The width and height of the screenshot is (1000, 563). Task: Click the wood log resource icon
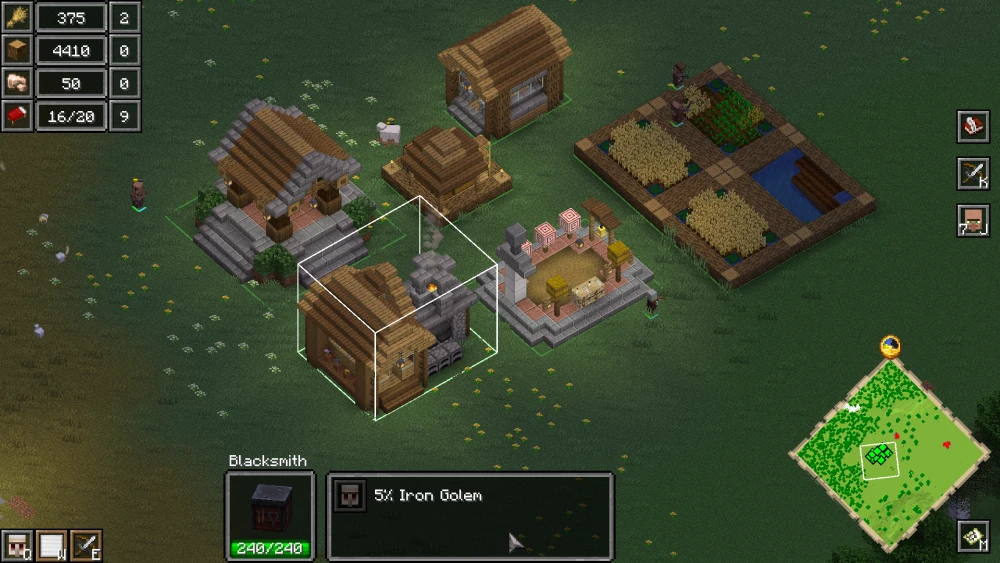(18, 50)
